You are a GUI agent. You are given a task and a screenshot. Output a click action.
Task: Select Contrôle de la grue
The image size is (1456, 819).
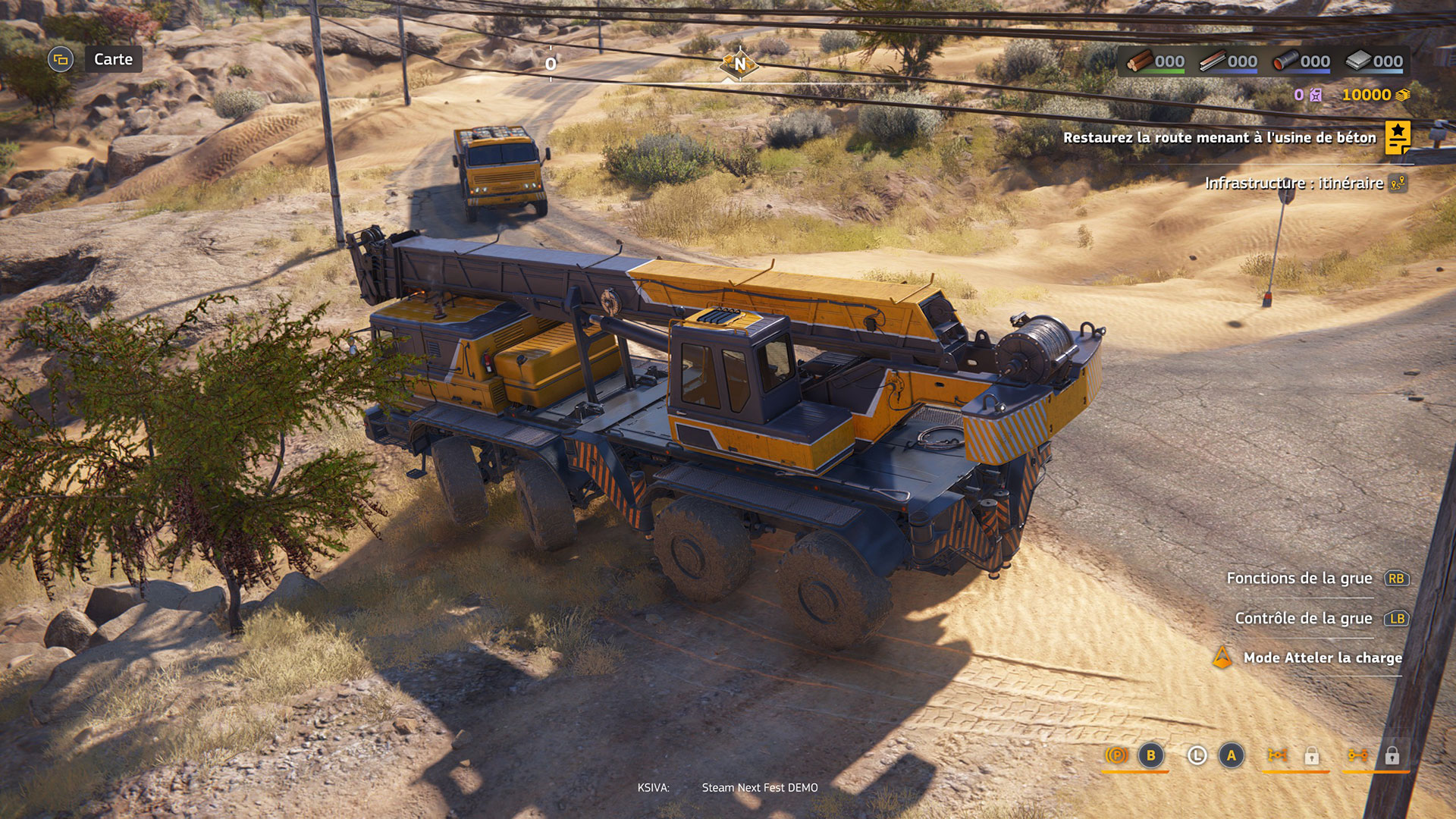coord(1303,618)
